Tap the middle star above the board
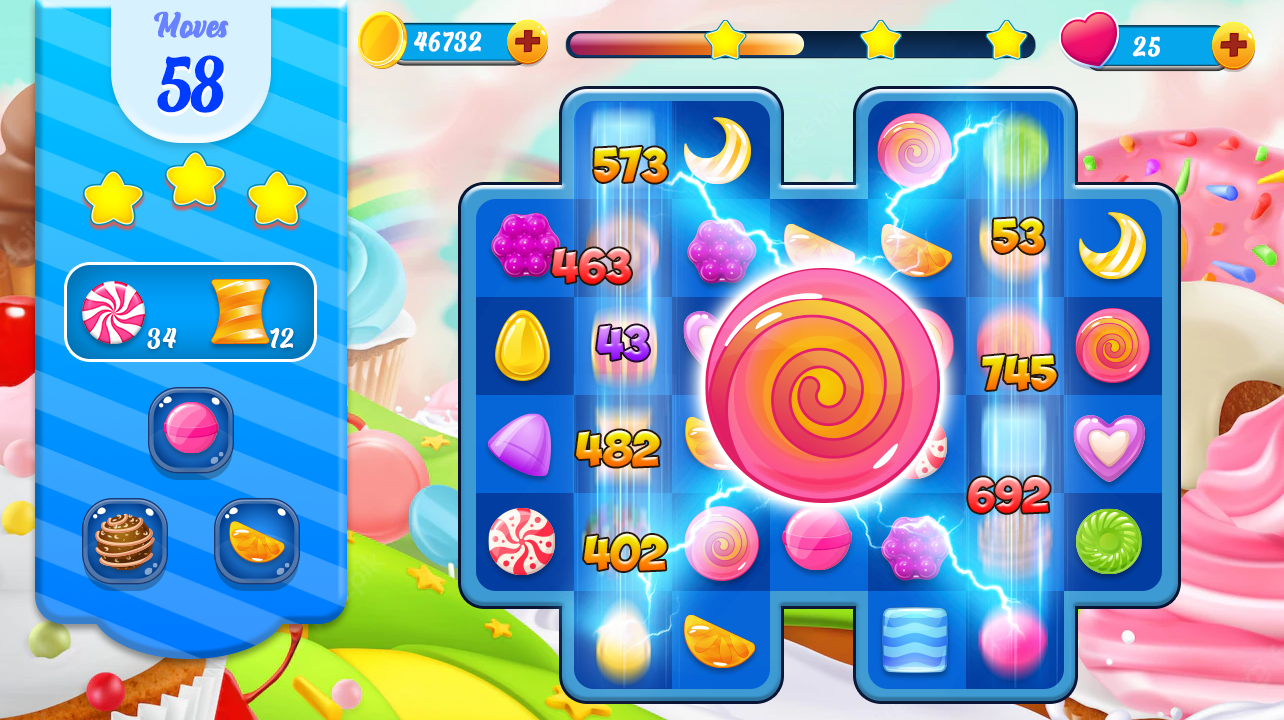The height and width of the screenshot is (720, 1284). pos(880,43)
